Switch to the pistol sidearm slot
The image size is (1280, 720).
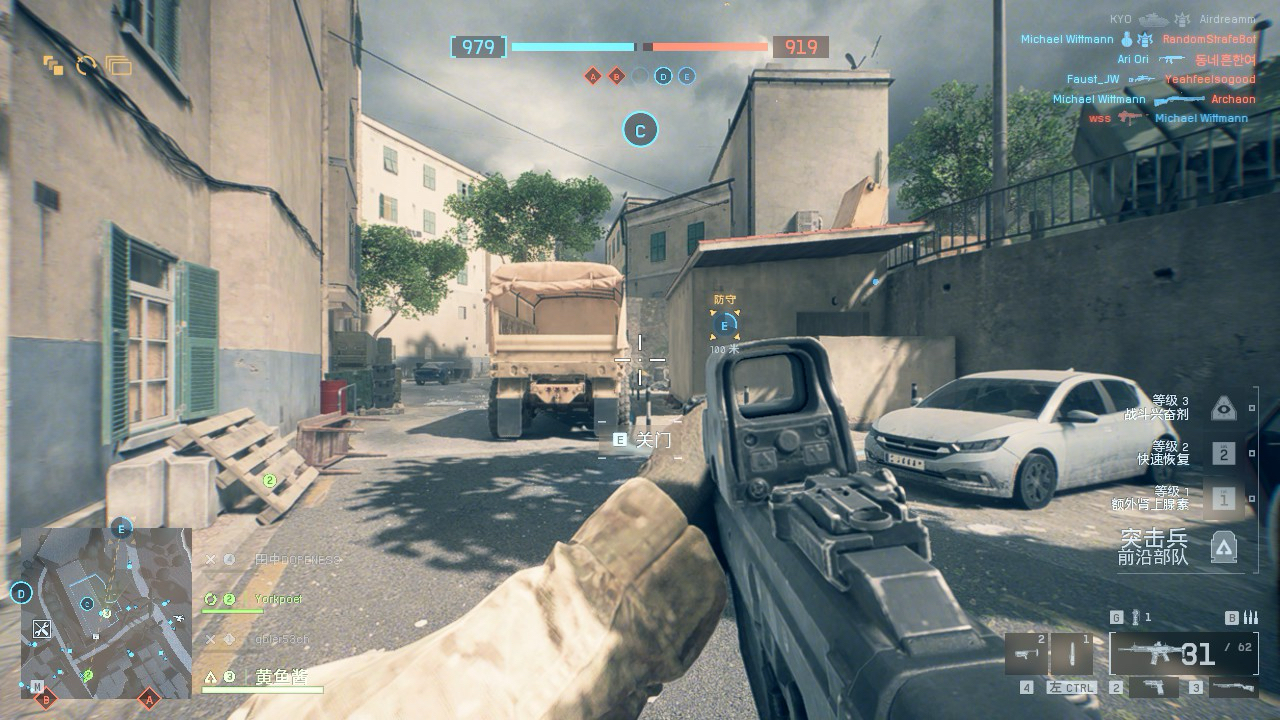(x=1154, y=688)
